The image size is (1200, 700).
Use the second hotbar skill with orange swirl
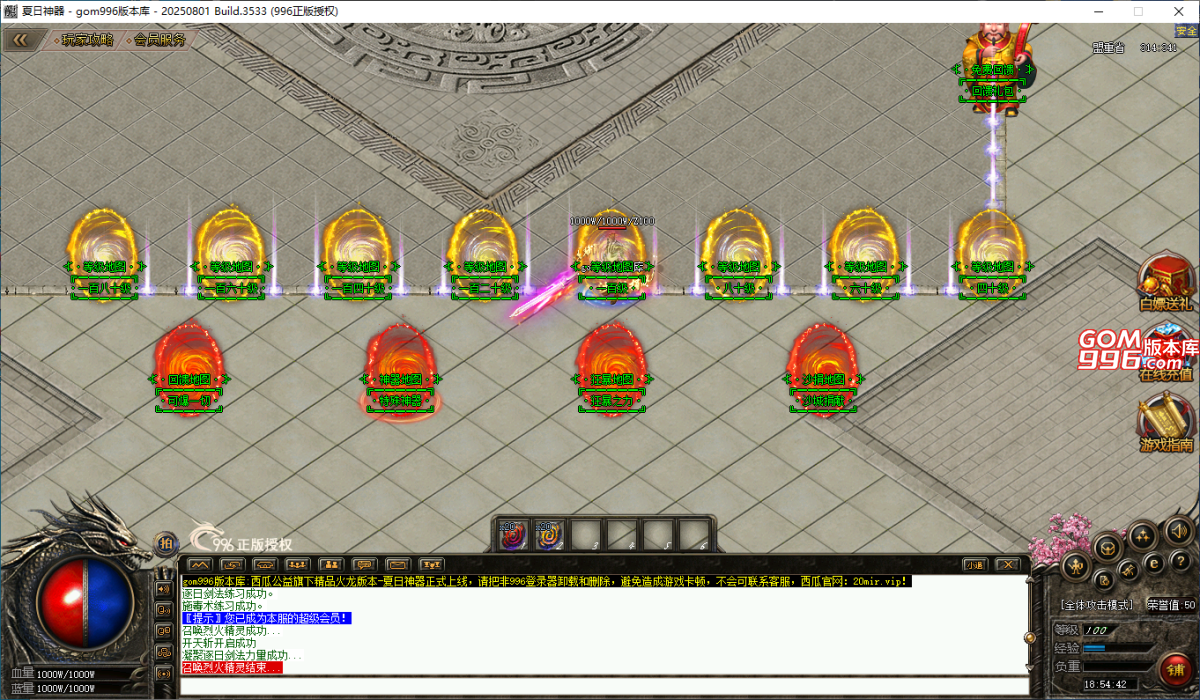(x=549, y=535)
